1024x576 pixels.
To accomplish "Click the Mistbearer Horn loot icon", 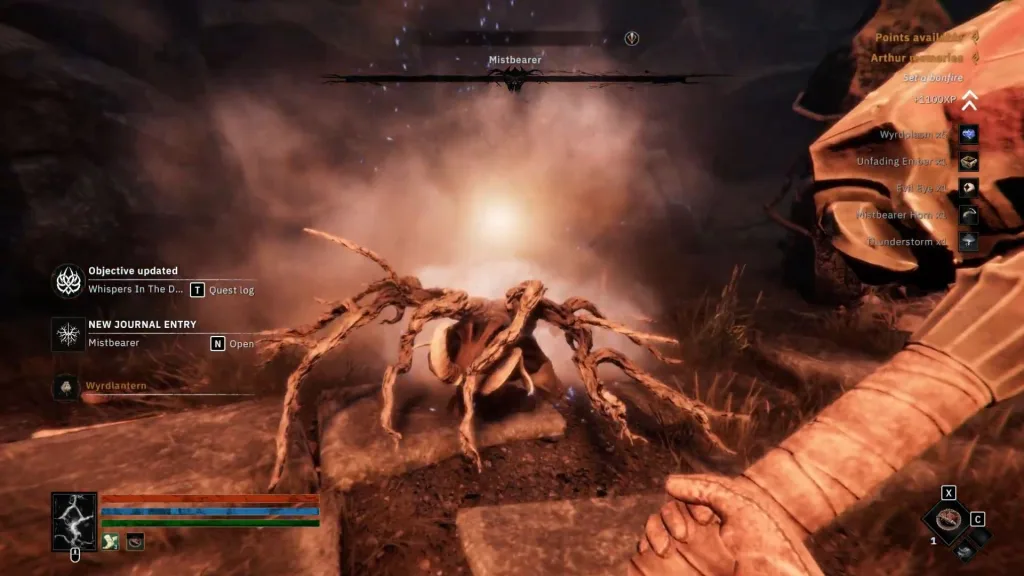I will (x=968, y=215).
